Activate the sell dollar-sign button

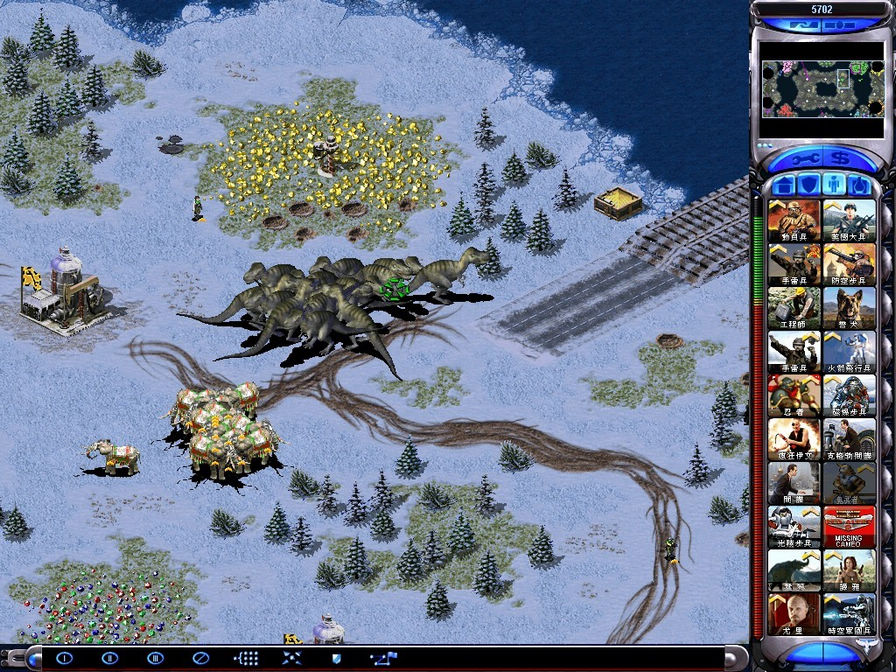[840, 159]
